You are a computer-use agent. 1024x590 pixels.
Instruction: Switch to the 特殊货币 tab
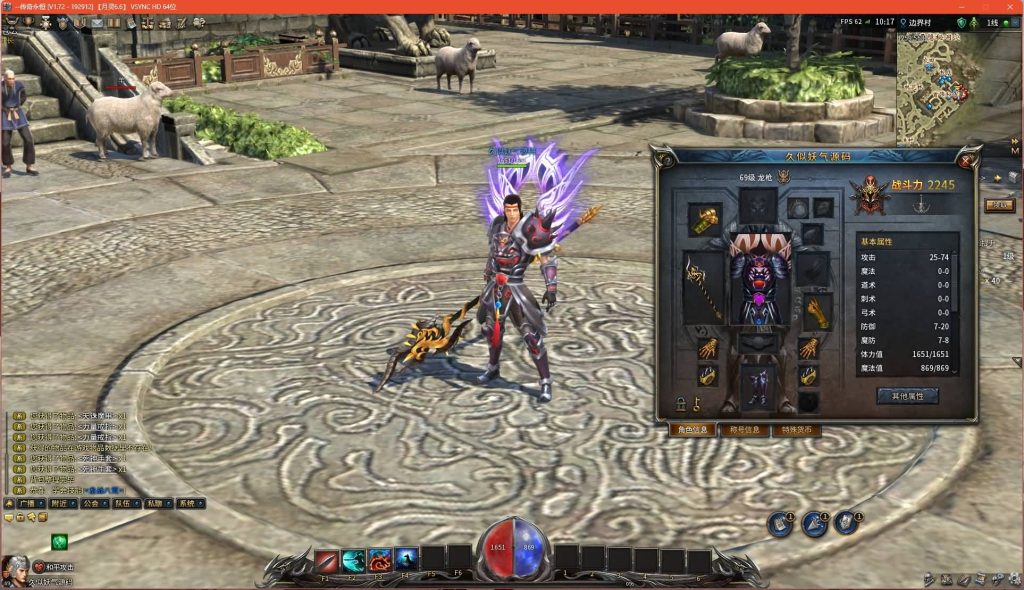click(x=796, y=430)
